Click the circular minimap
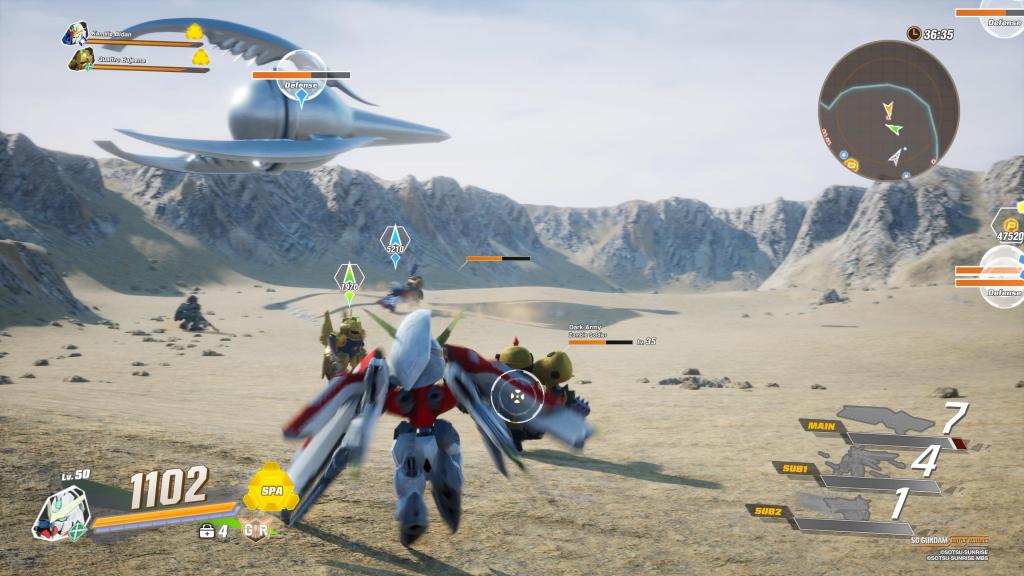1024x576 pixels. point(888,111)
